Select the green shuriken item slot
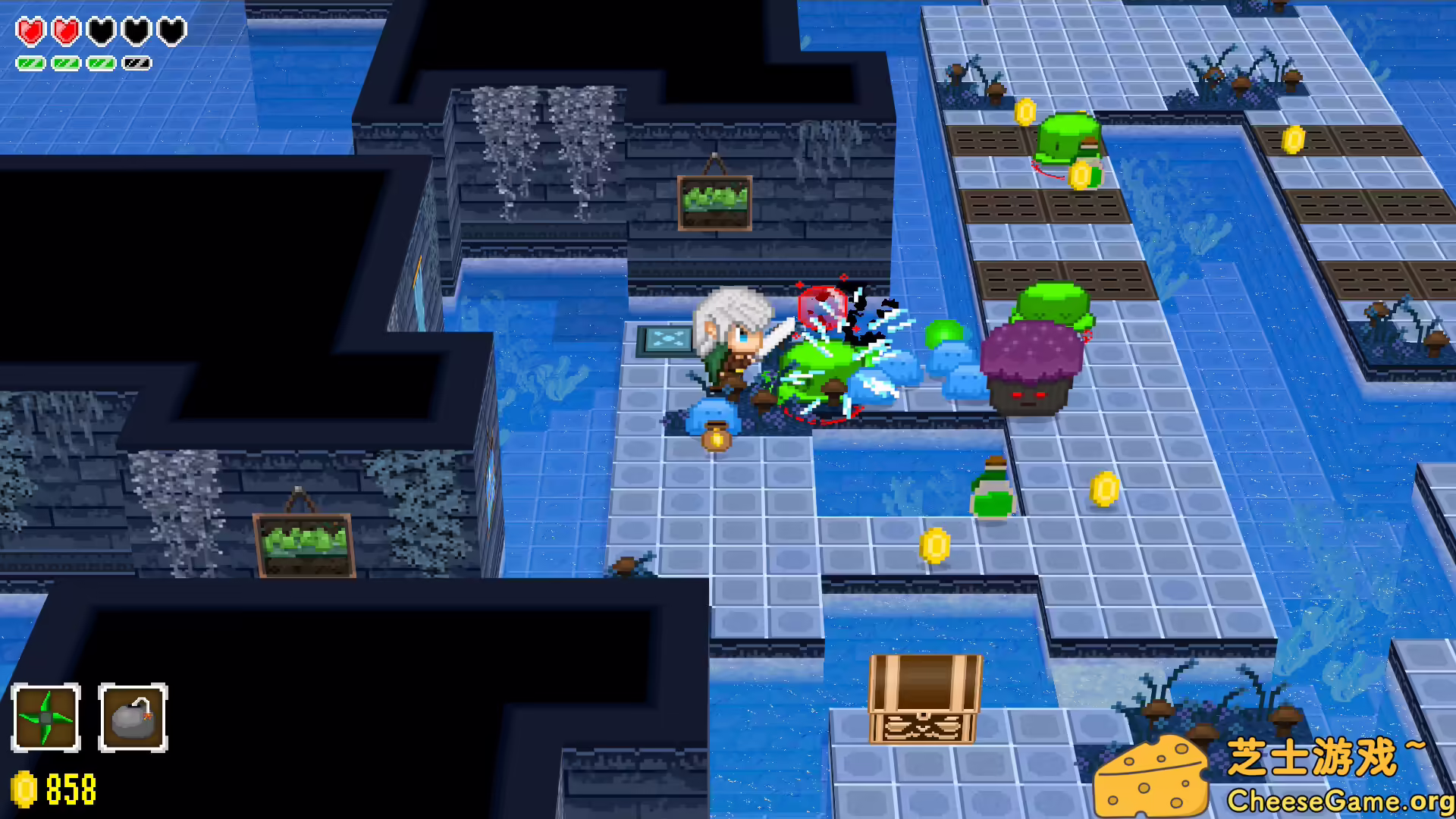 (x=47, y=717)
